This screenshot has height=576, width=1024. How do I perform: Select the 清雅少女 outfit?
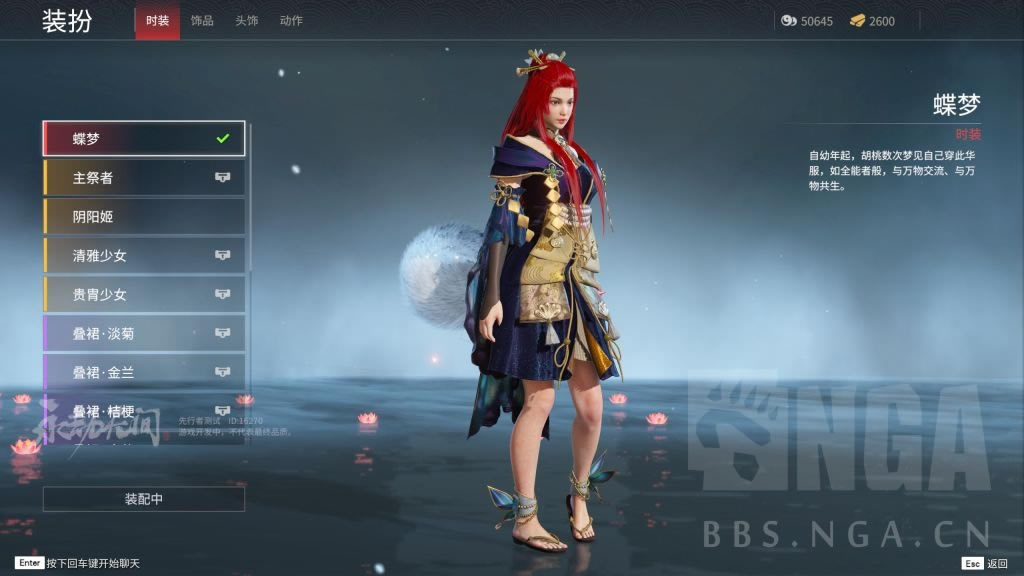coord(144,255)
